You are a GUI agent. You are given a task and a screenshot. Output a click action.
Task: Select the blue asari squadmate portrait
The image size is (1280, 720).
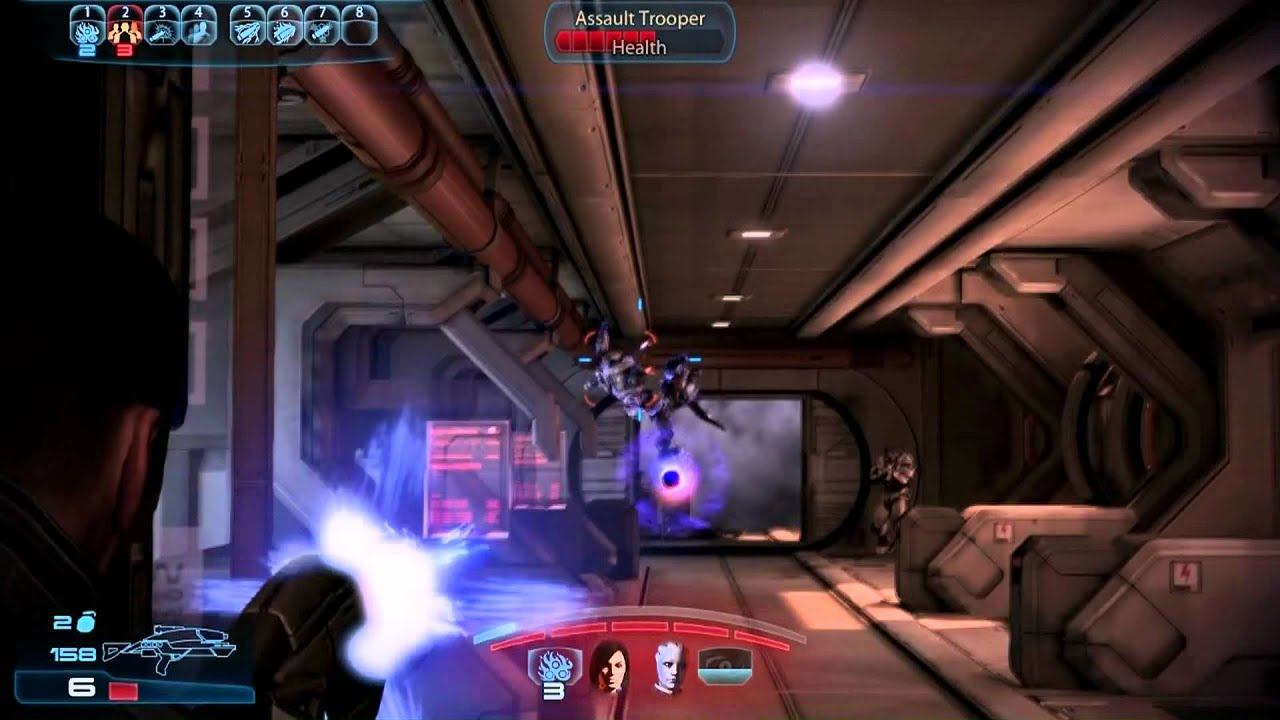pyautogui.click(x=668, y=665)
